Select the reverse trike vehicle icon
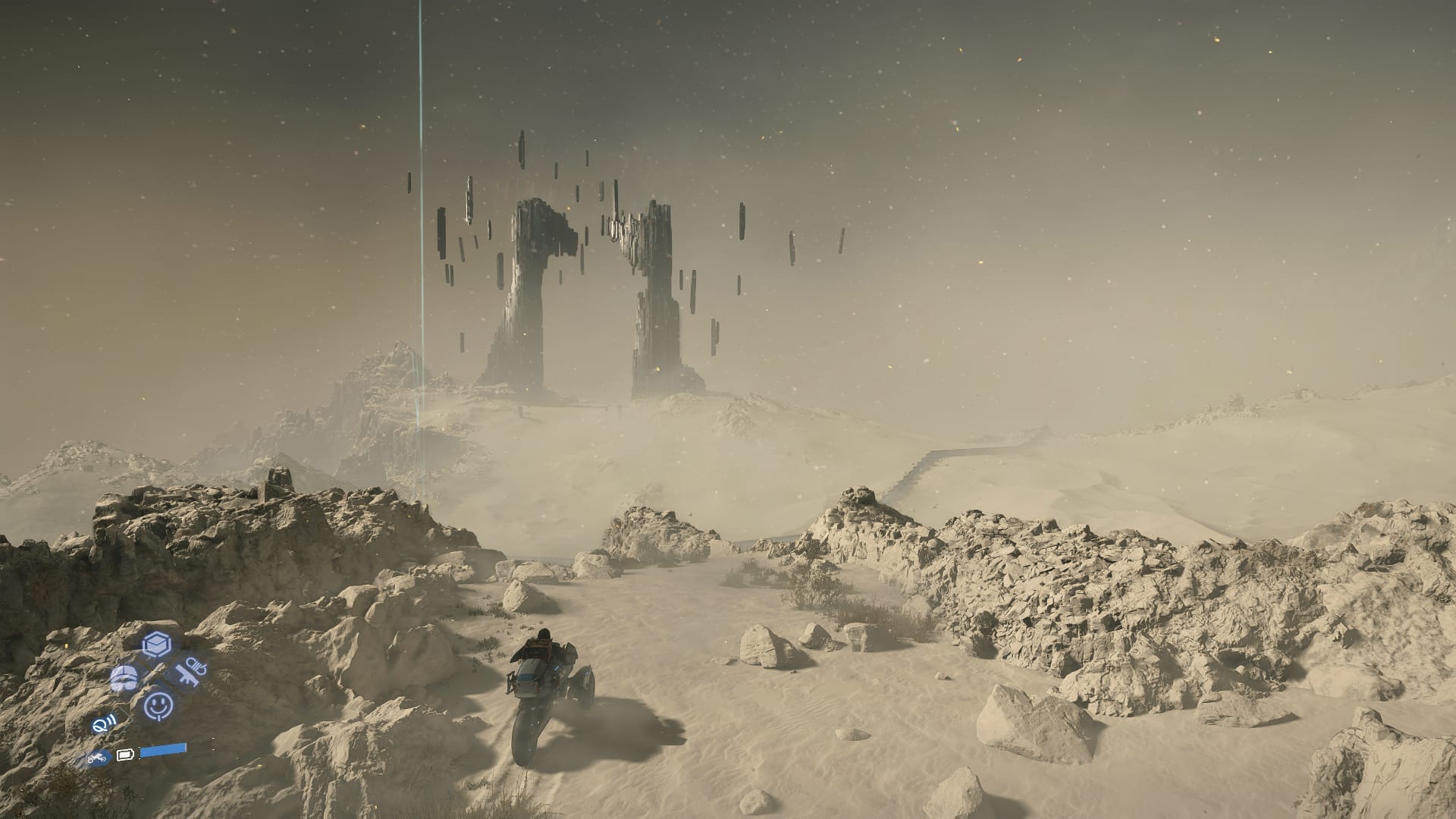The height and width of the screenshot is (819, 1456). point(97,757)
